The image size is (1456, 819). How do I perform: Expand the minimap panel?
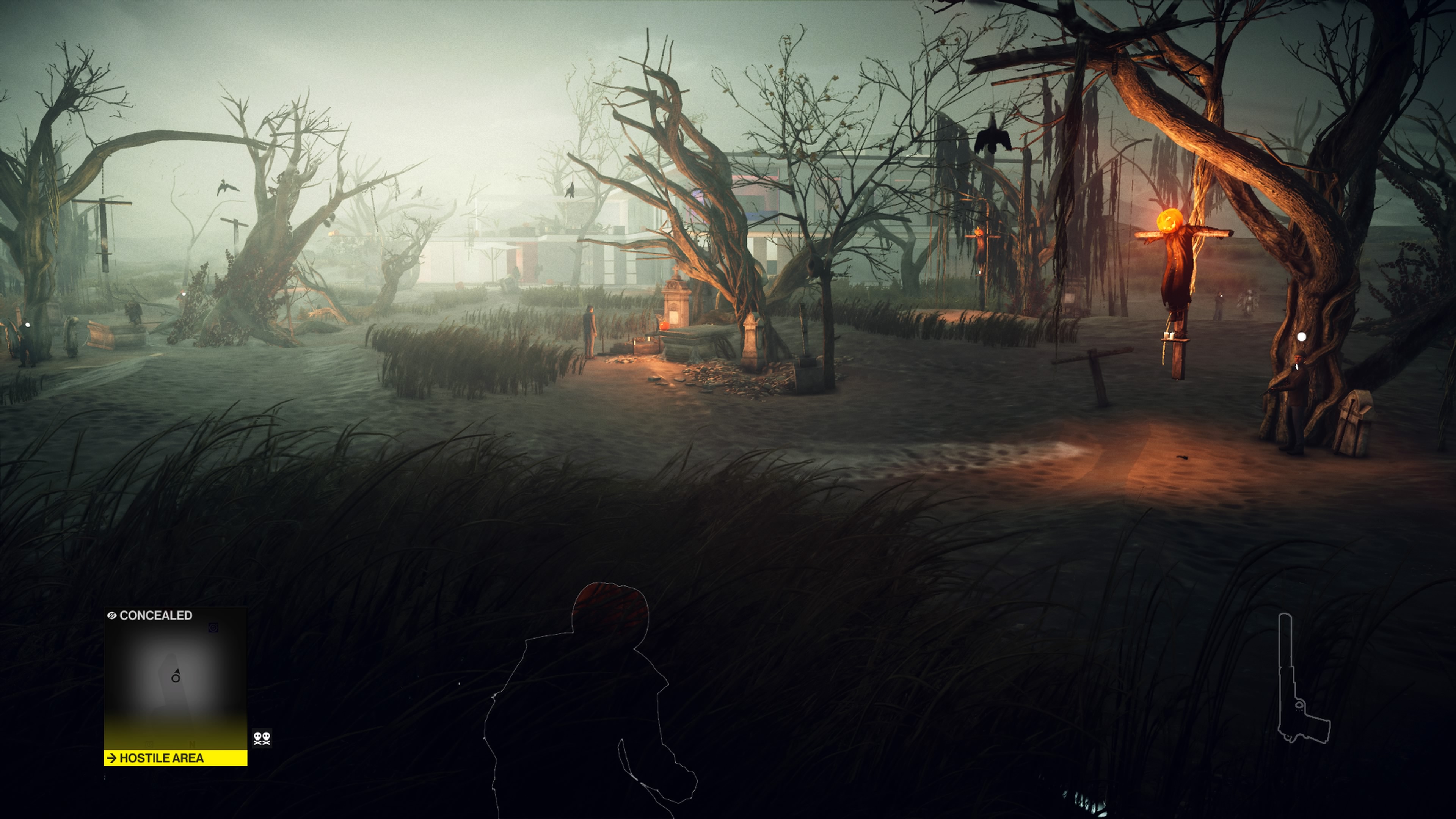(x=175, y=684)
